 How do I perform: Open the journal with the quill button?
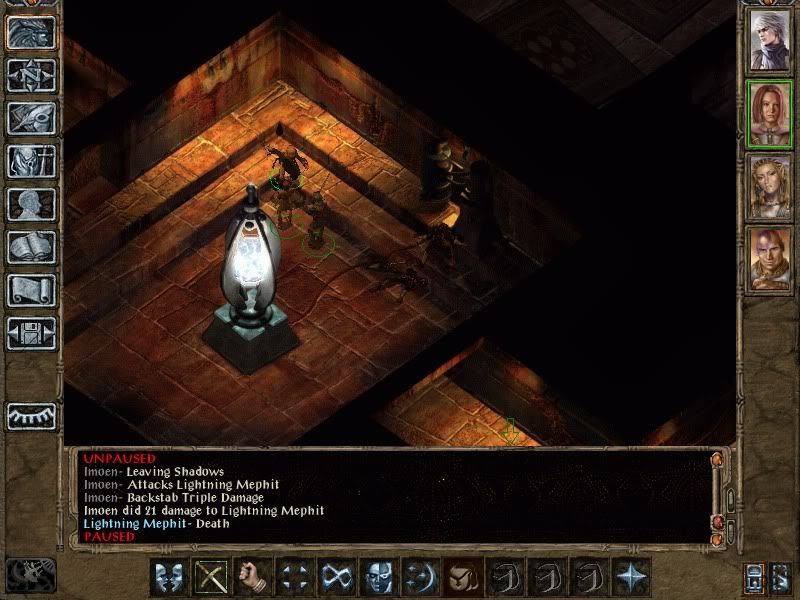tap(31, 118)
